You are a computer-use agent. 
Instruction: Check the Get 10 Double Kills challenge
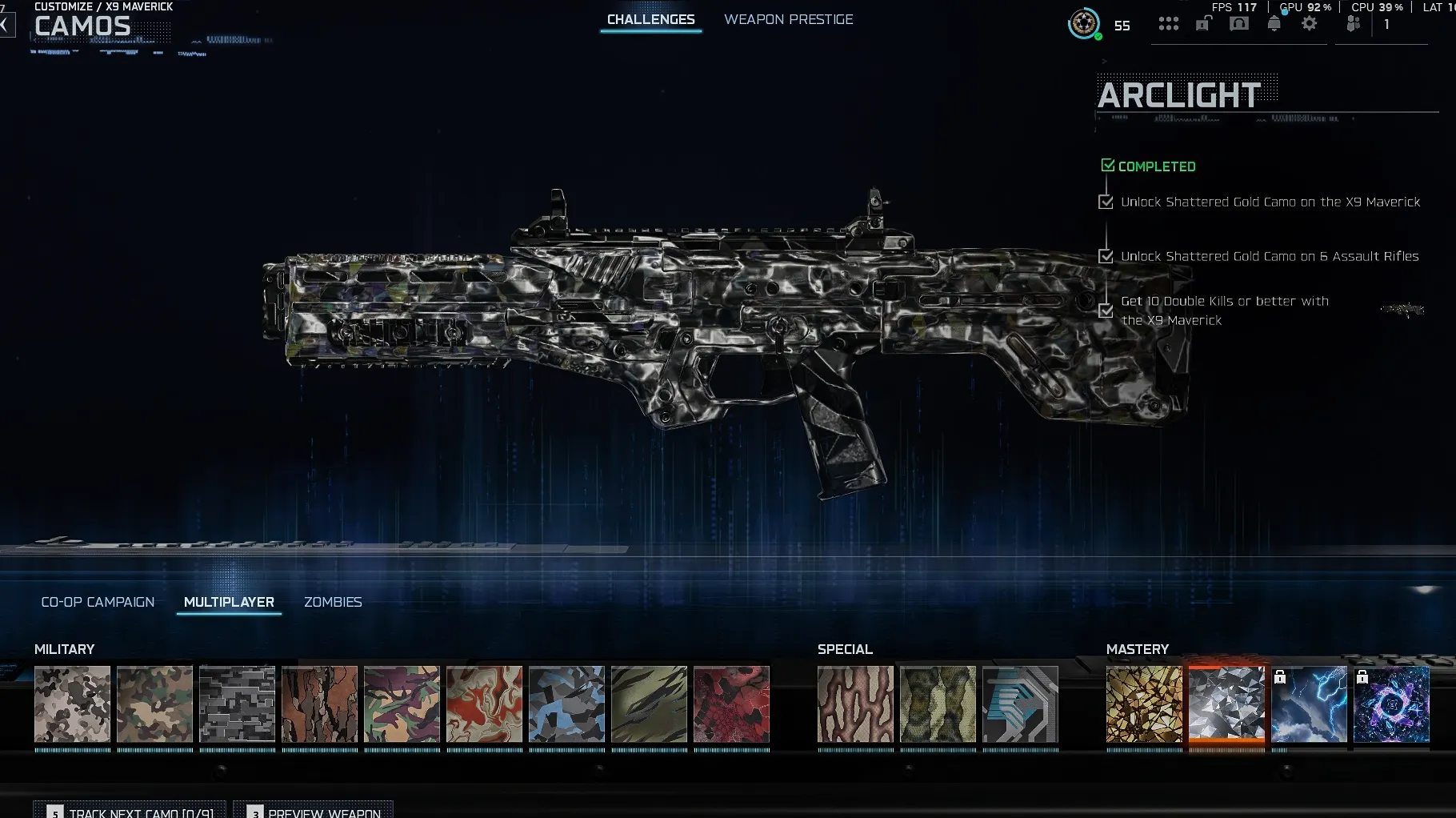click(x=1107, y=311)
